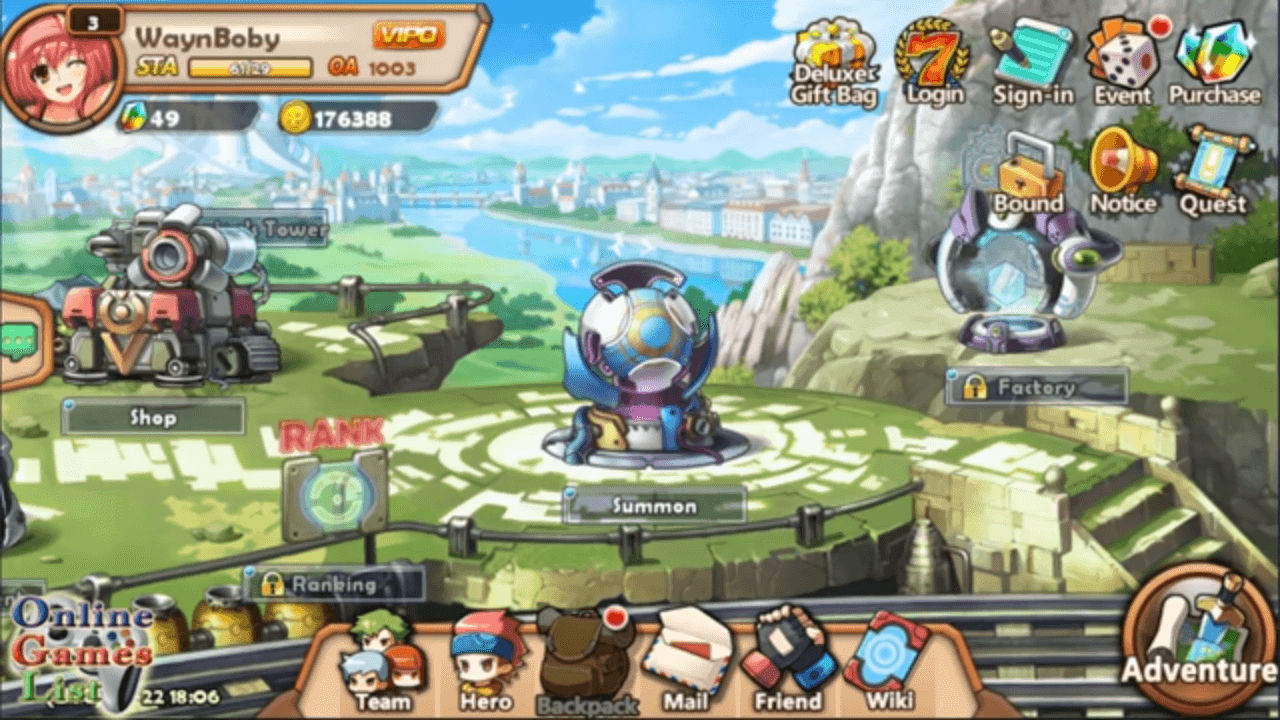Open the Wiki guide
Image resolution: width=1280 pixels, height=720 pixels.
point(886,661)
